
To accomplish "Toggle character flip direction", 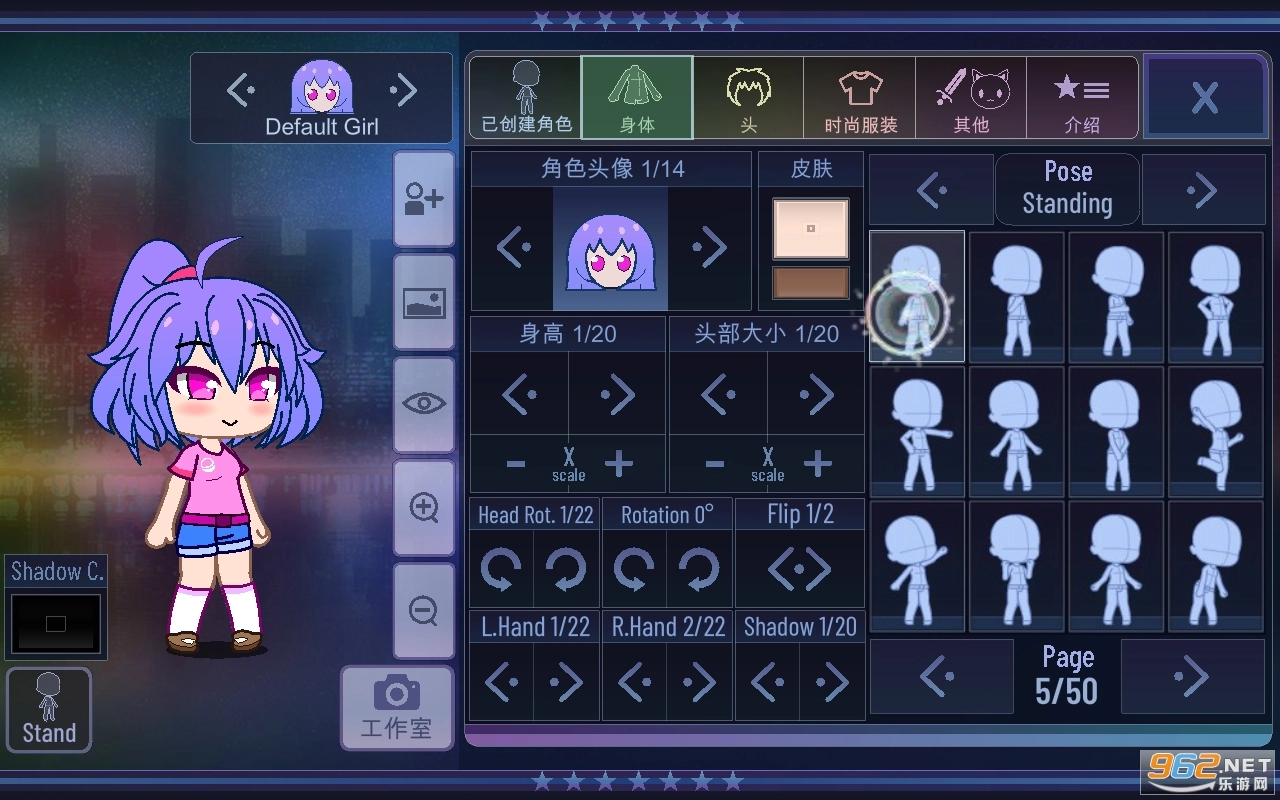I will pos(799,567).
